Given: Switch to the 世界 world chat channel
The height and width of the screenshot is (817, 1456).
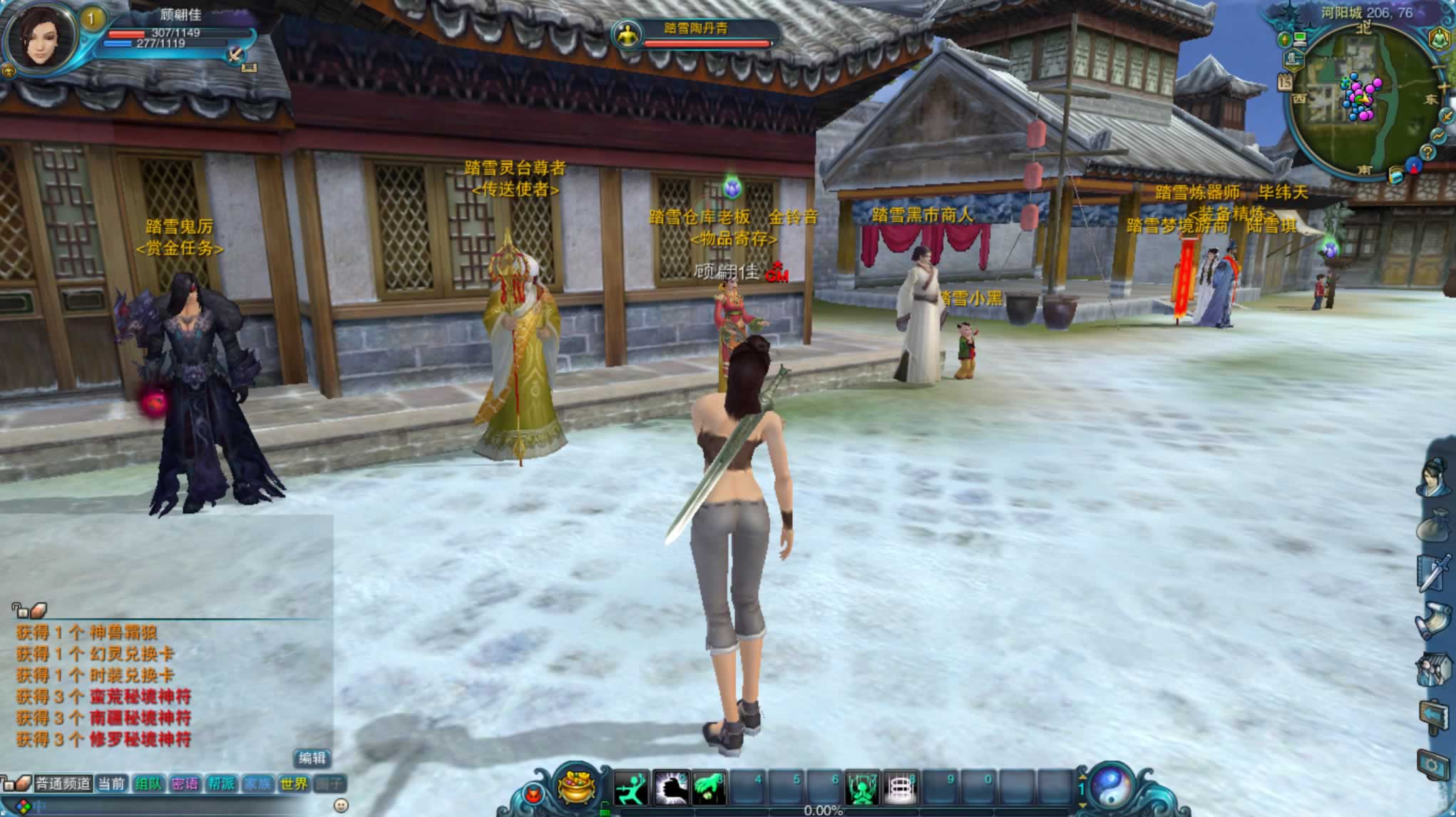Looking at the screenshot, I should [293, 784].
